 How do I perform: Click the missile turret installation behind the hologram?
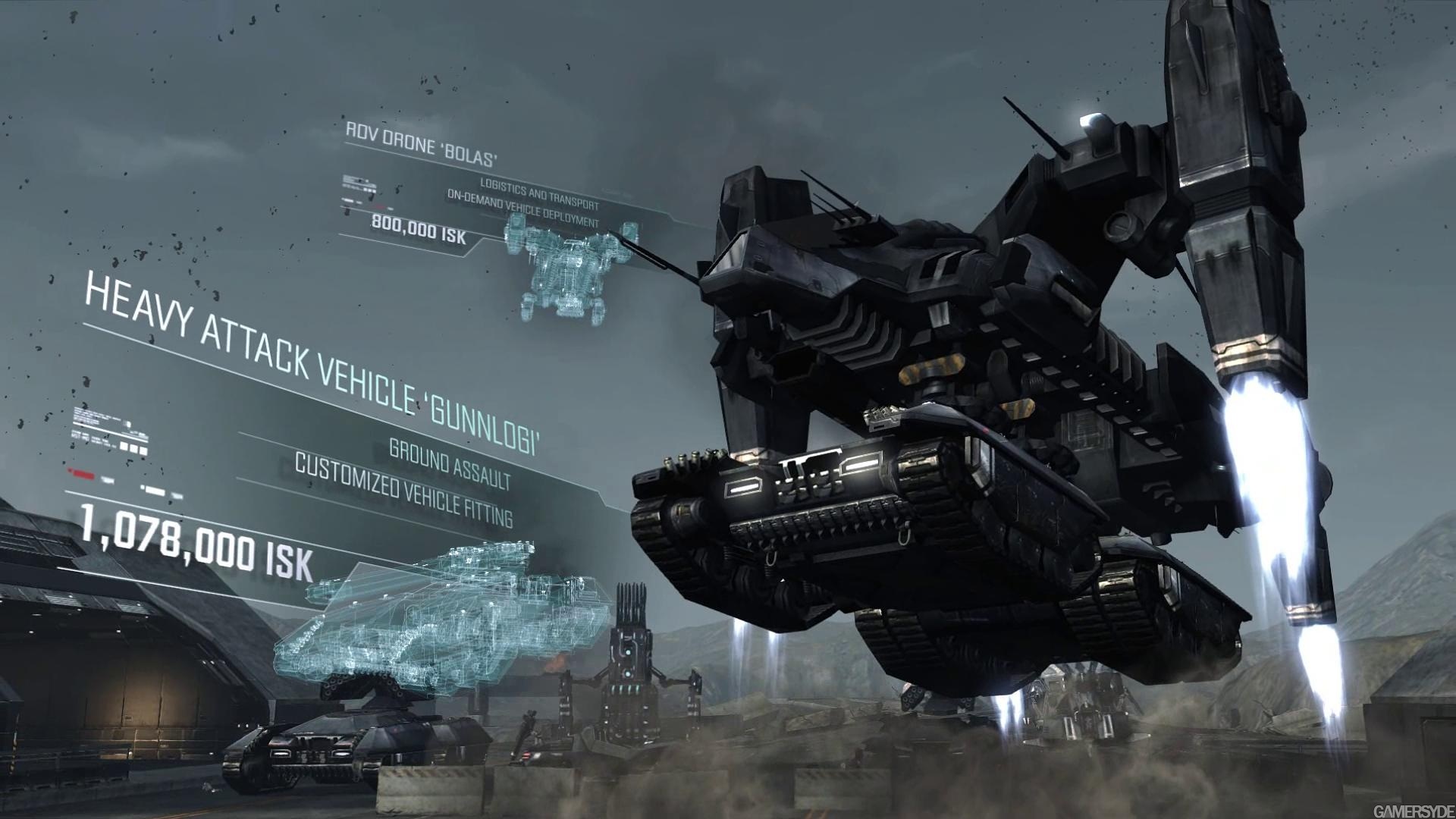click(629, 660)
